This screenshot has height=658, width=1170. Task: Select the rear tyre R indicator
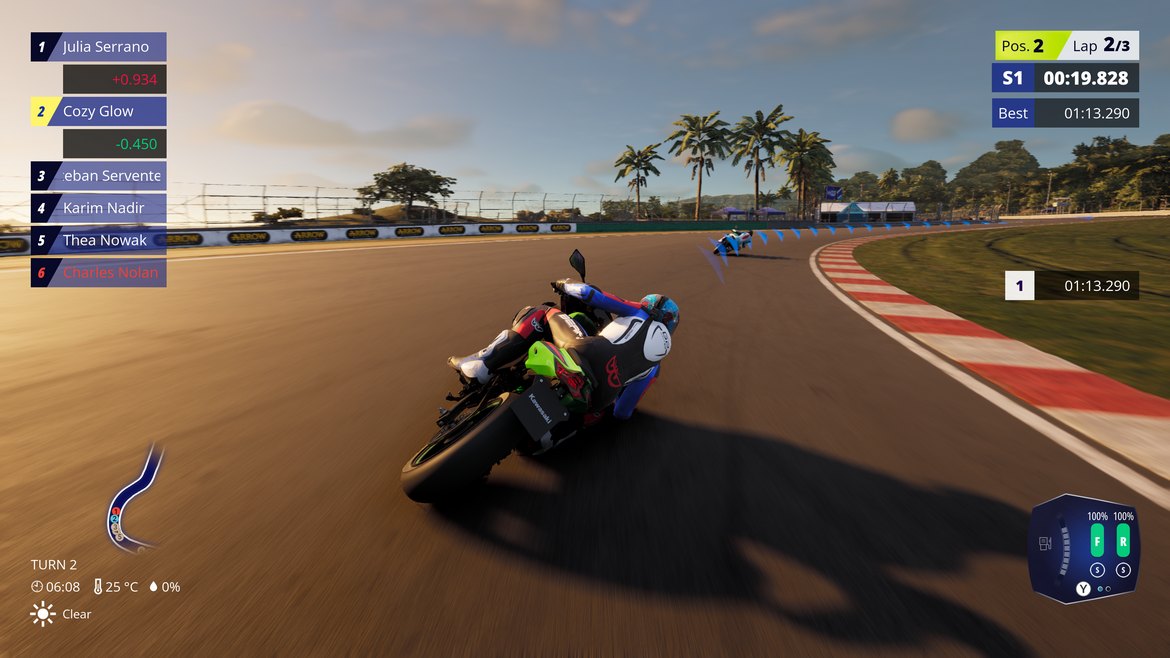click(x=1123, y=543)
